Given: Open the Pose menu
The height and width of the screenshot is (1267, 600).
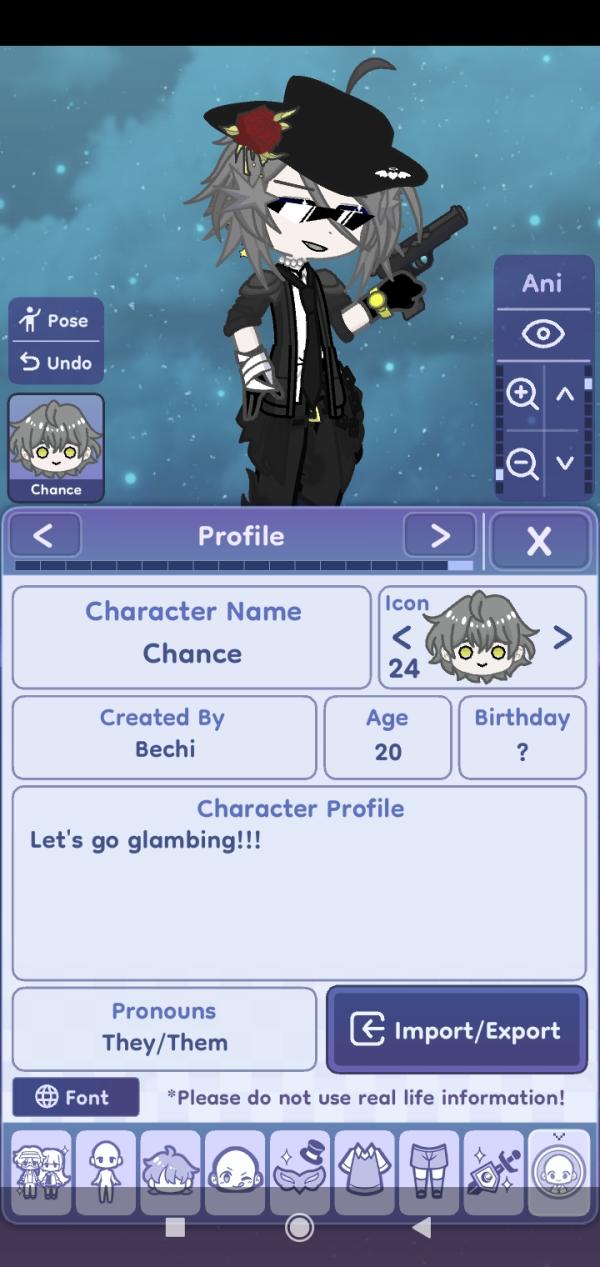Looking at the screenshot, I should [x=56, y=321].
